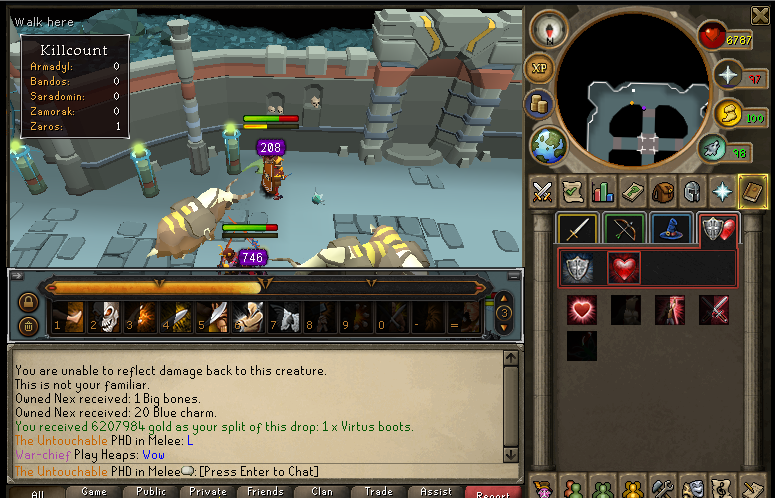
Task: Activate the glowing heart constitution ability
Action: pyautogui.click(x=582, y=310)
